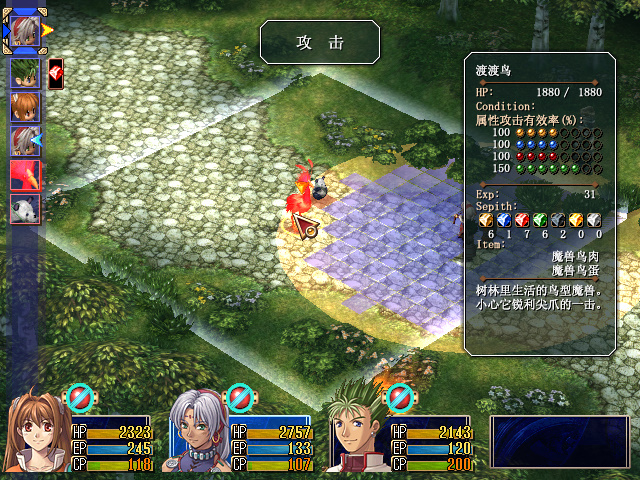The width and height of the screenshot is (640, 480).
Task: Inspect the red crystal turn bonus icon
Action: (56, 73)
